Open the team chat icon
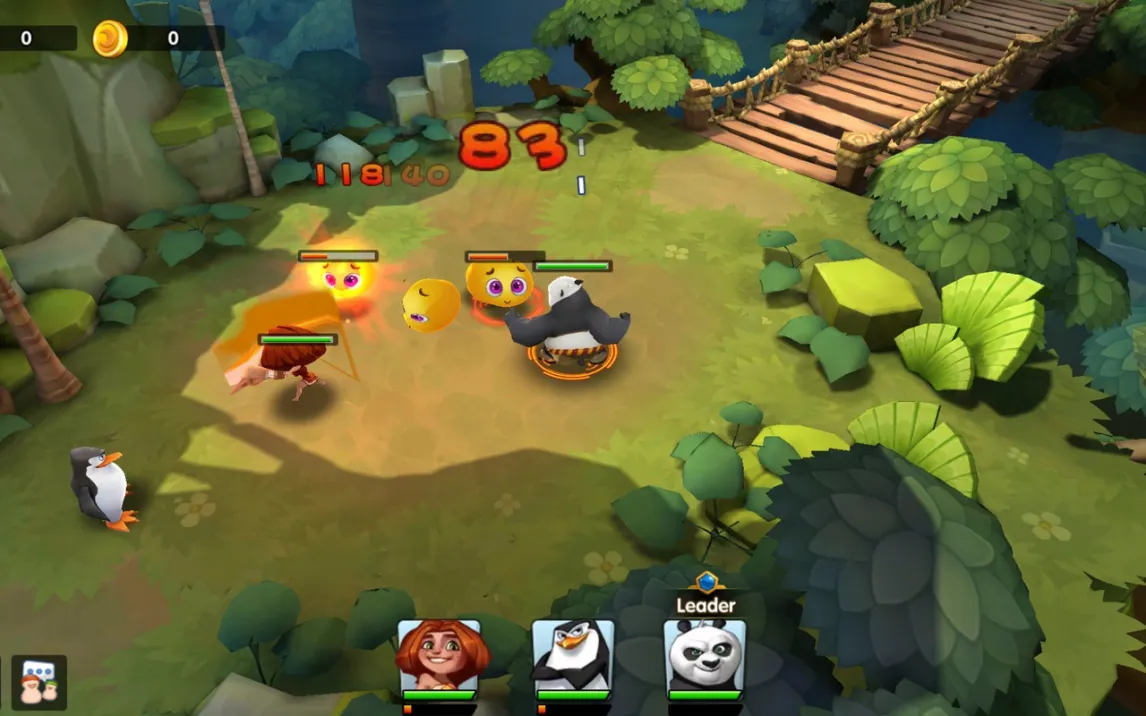This screenshot has height=716, width=1146. click(39, 682)
